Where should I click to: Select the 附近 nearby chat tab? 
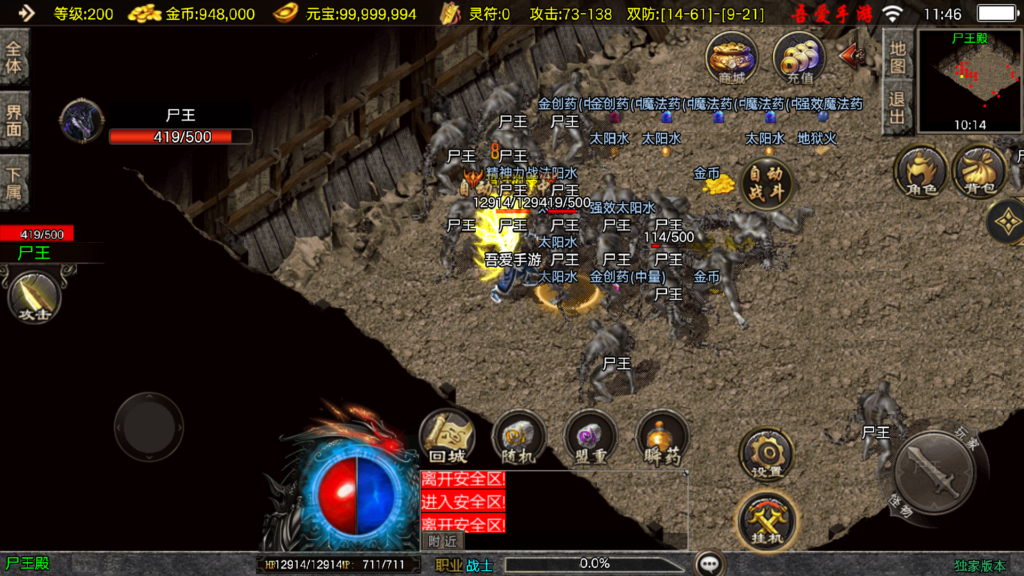[443, 541]
